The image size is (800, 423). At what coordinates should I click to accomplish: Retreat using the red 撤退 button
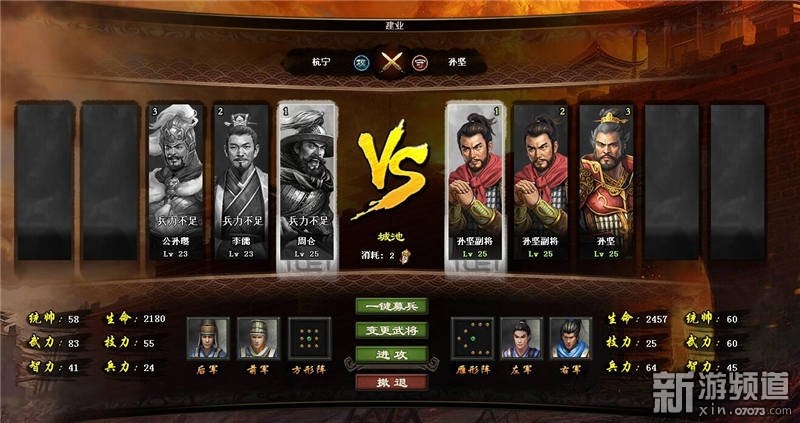(391, 381)
